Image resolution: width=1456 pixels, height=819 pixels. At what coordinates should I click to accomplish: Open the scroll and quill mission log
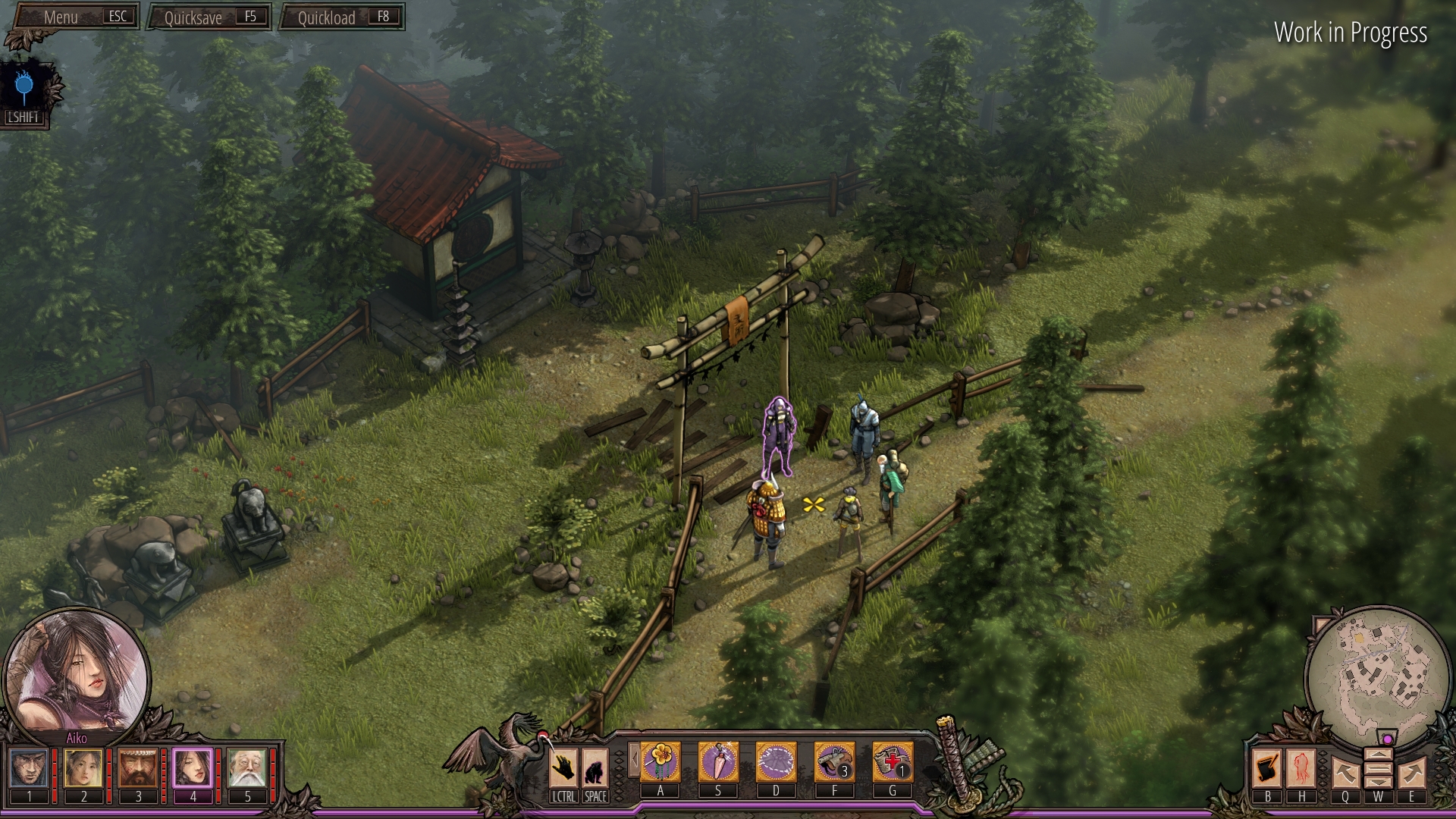[x=1267, y=768]
